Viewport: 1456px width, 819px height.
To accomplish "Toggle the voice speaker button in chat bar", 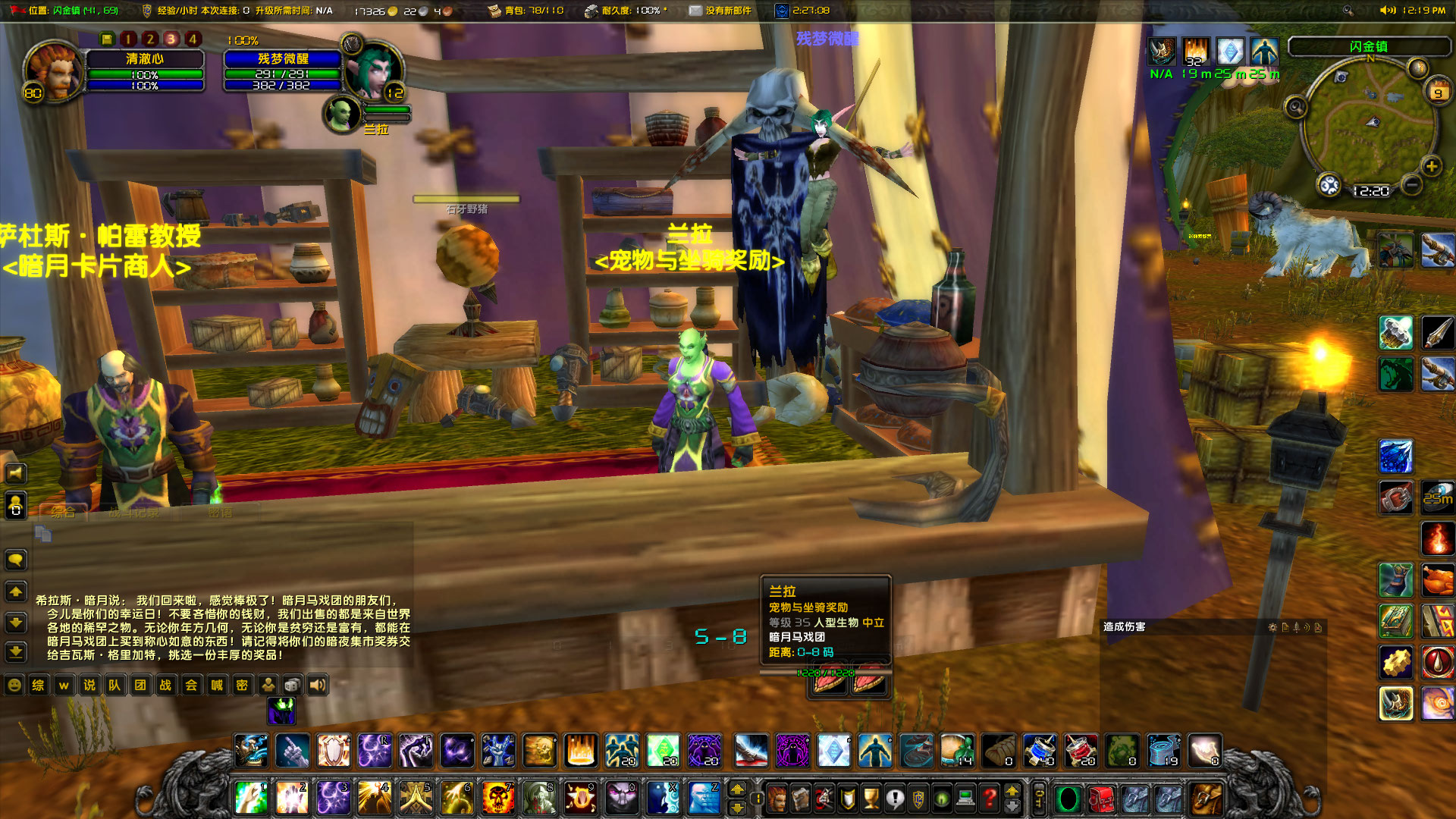I will click(x=316, y=685).
